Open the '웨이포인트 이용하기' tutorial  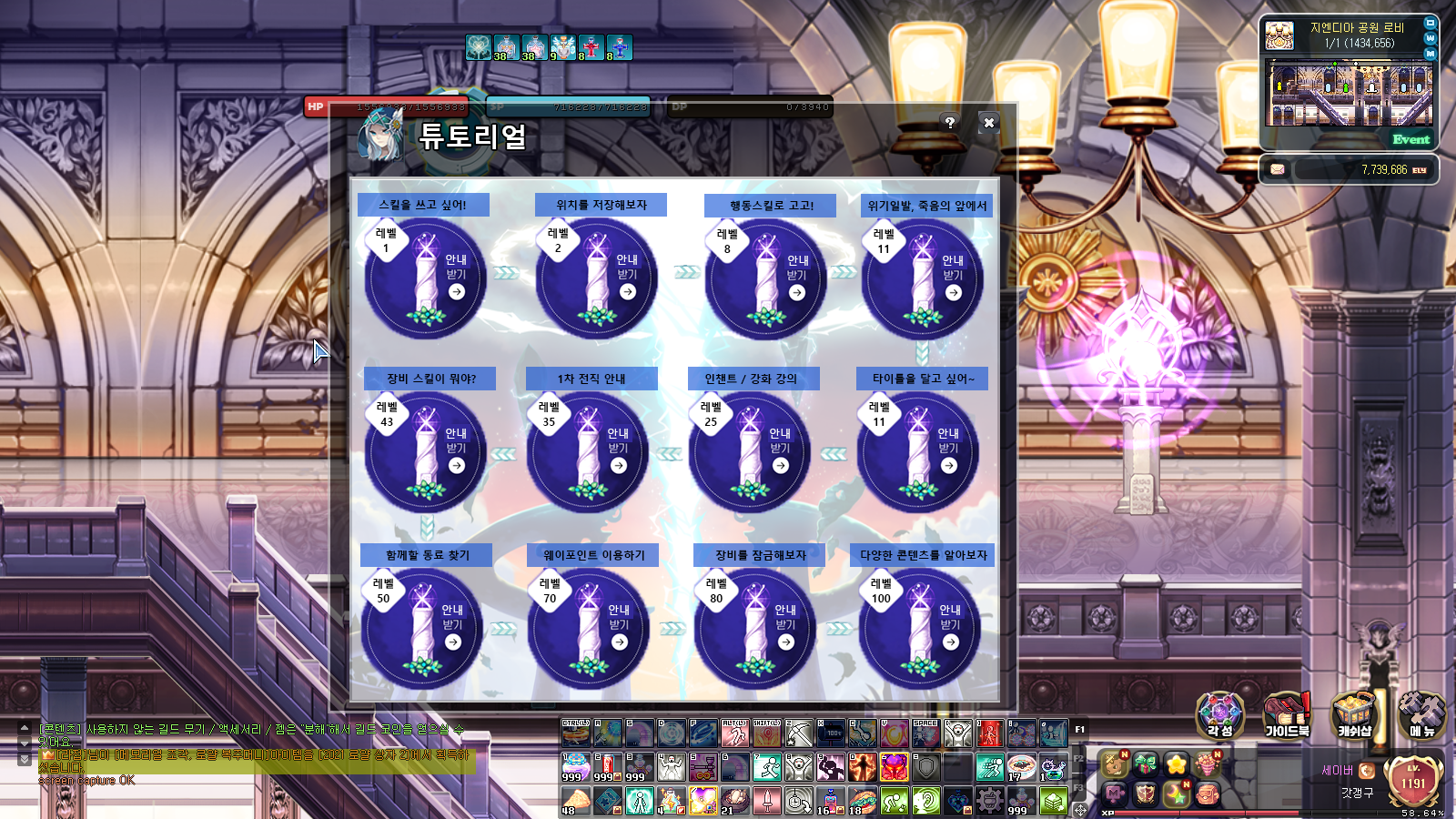619,642
